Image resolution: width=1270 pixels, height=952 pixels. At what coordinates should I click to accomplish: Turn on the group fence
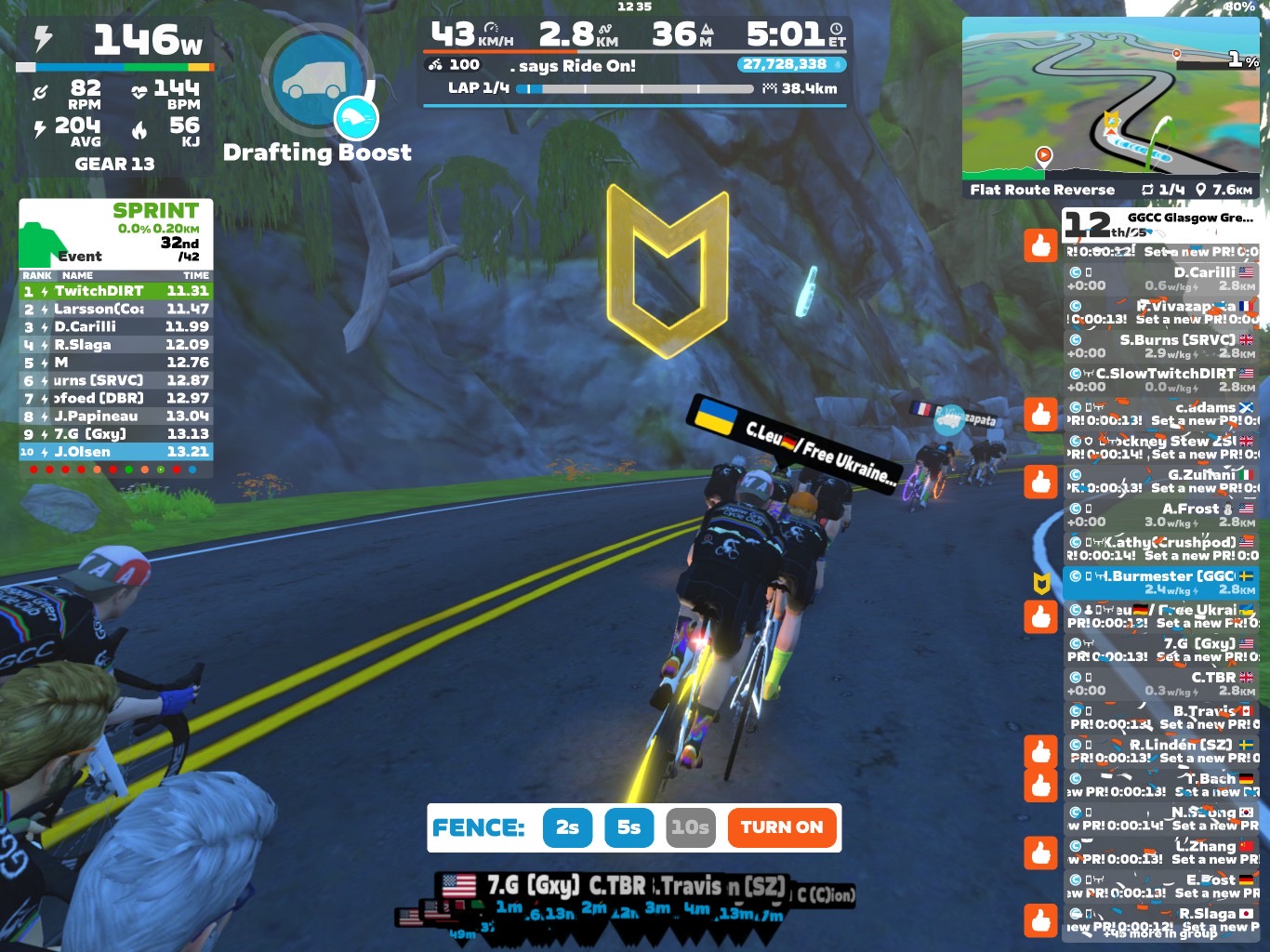click(x=781, y=827)
